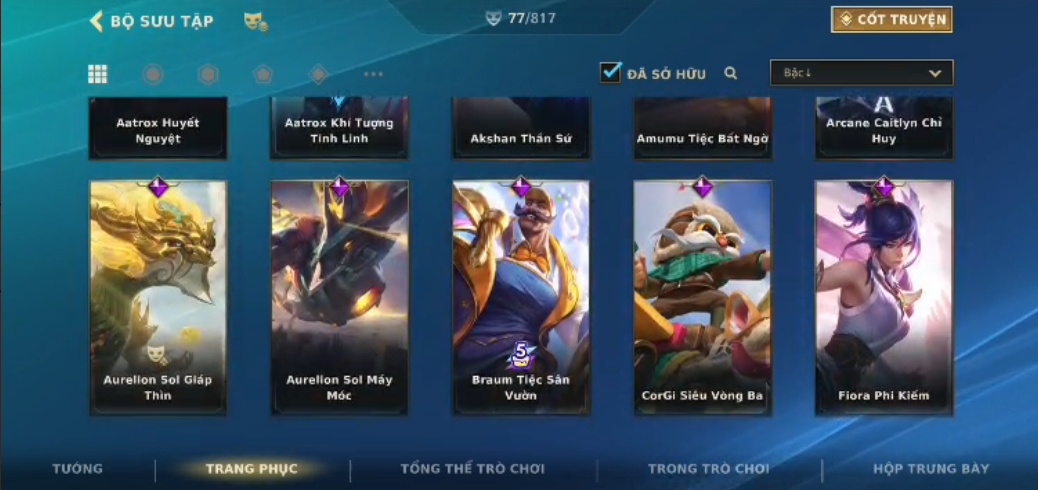Select Aatrox Huyết Nguyệt skin card

coord(158,129)
